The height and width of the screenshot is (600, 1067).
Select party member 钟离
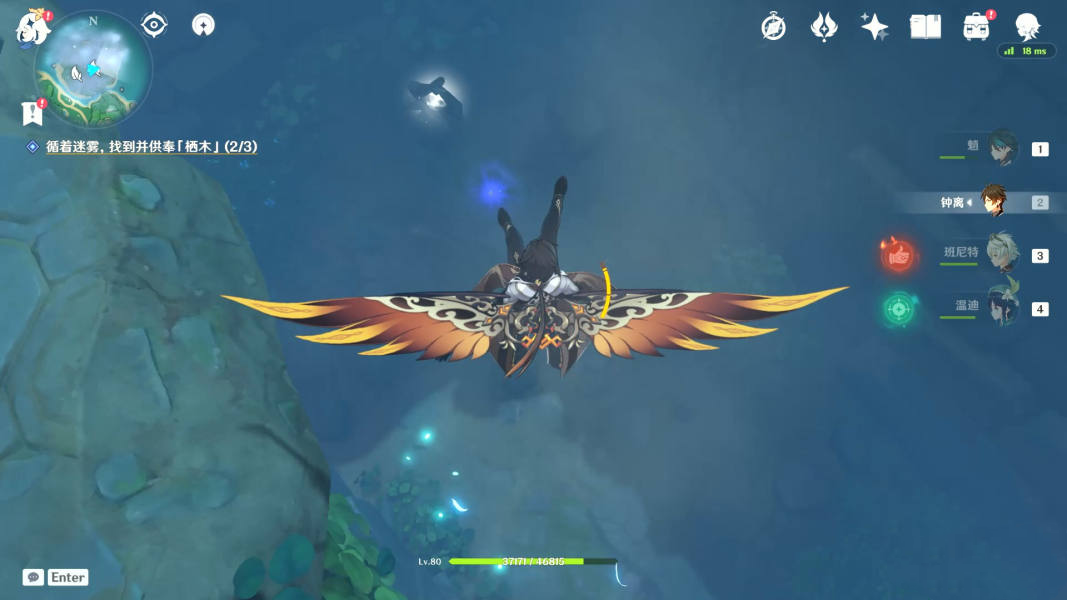tap(992, 202)
